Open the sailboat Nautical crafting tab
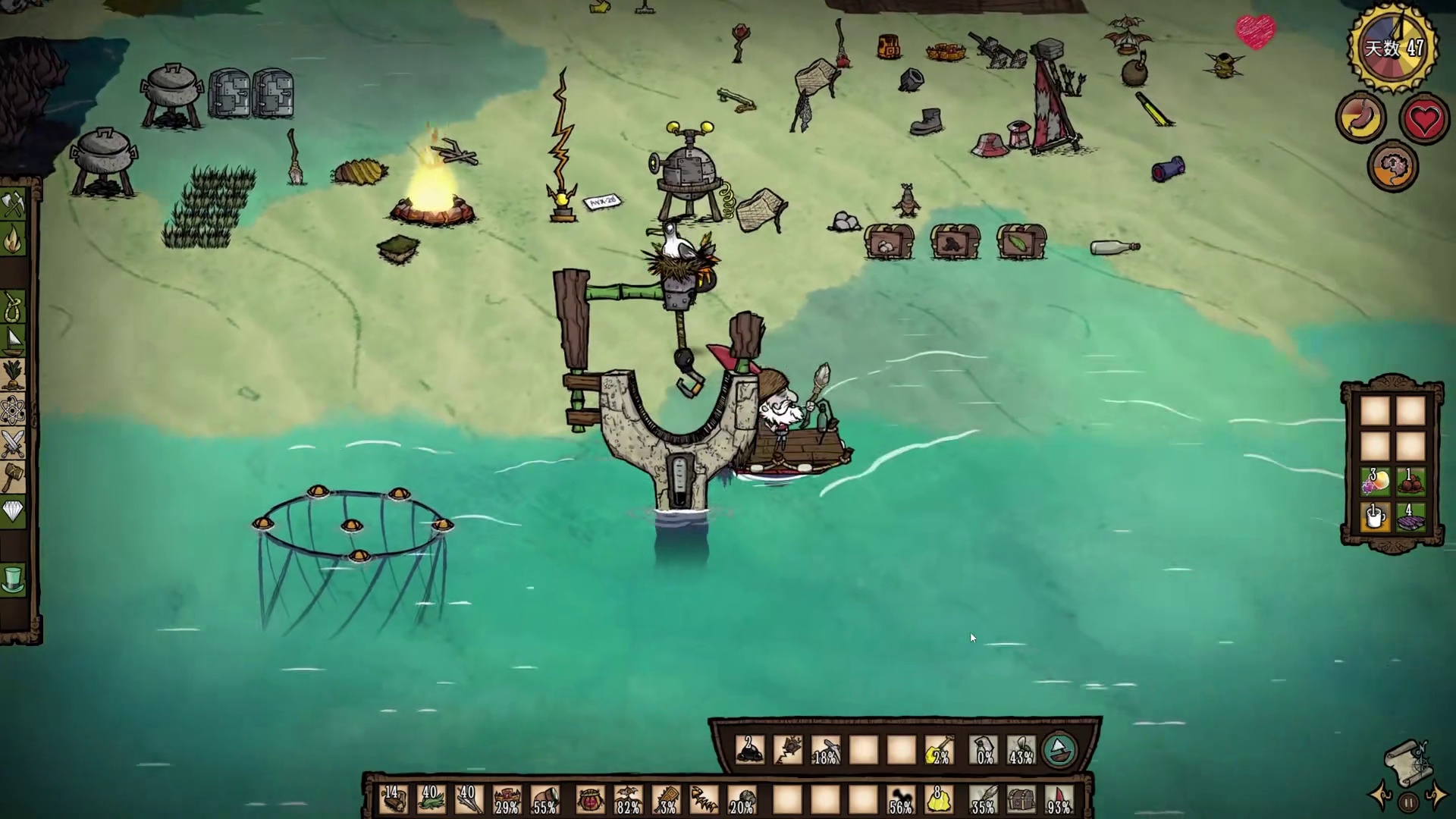Screen dimensions: 1456x819 click(x=14, y=341)
